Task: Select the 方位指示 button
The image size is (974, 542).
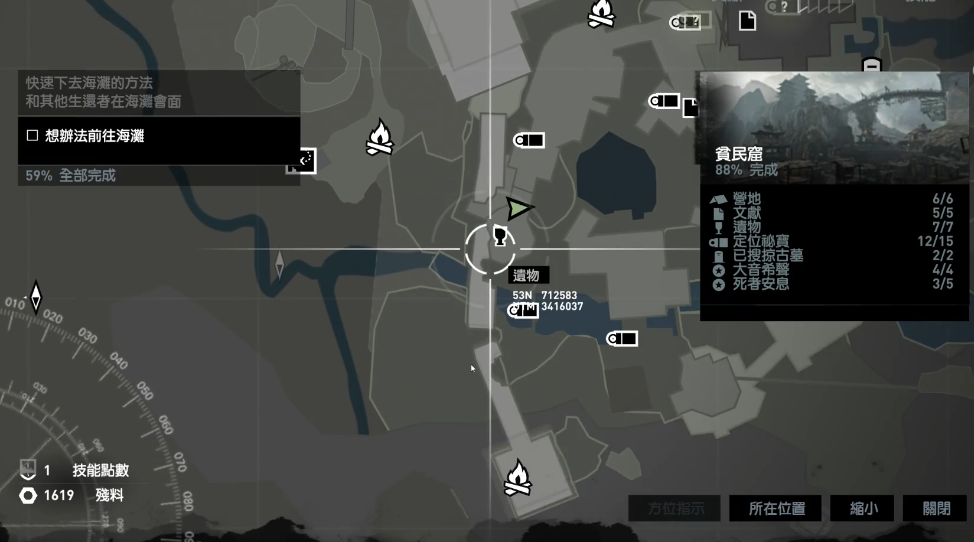Action: coord(676,508)
